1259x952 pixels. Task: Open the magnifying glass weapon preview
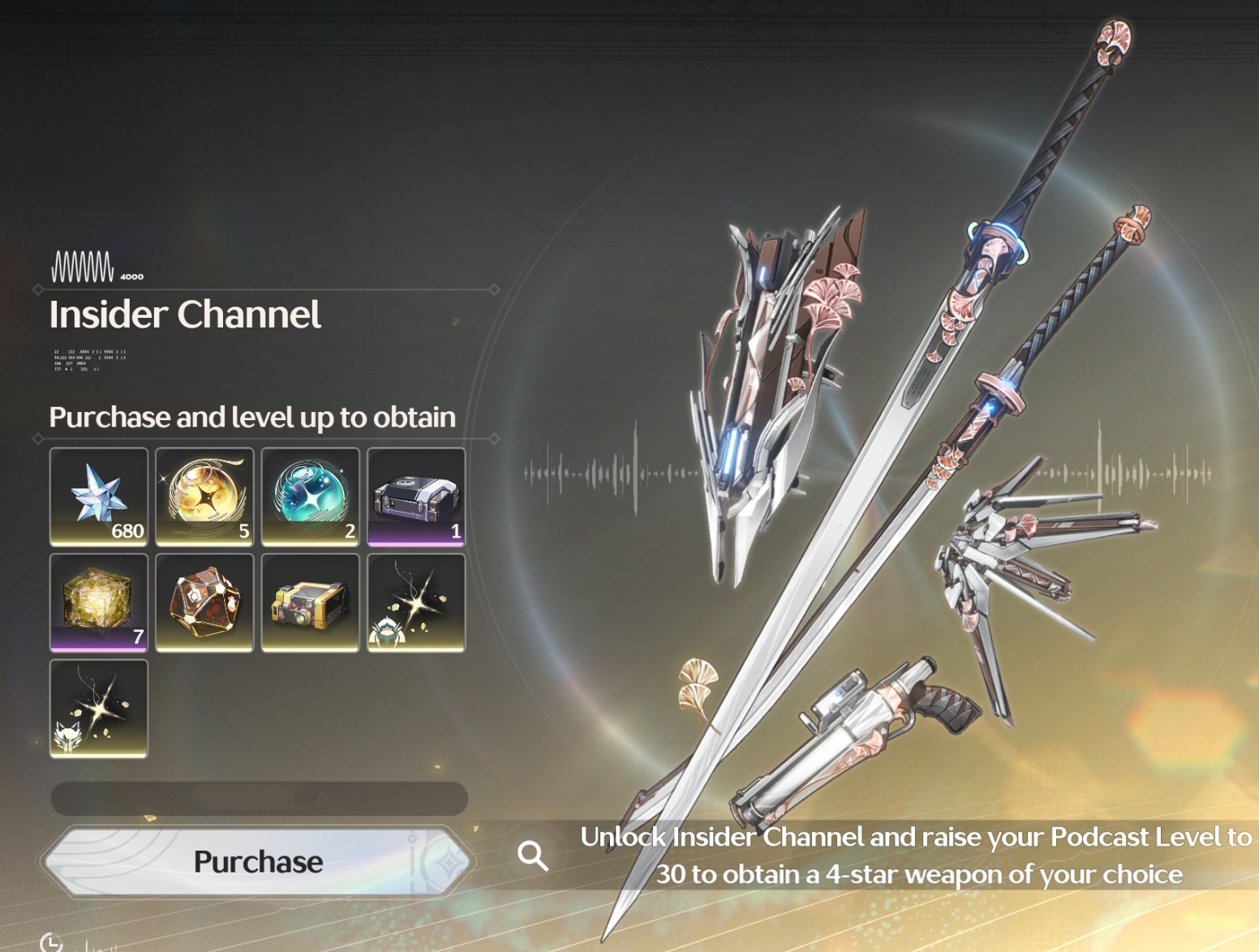coord(533,855)
